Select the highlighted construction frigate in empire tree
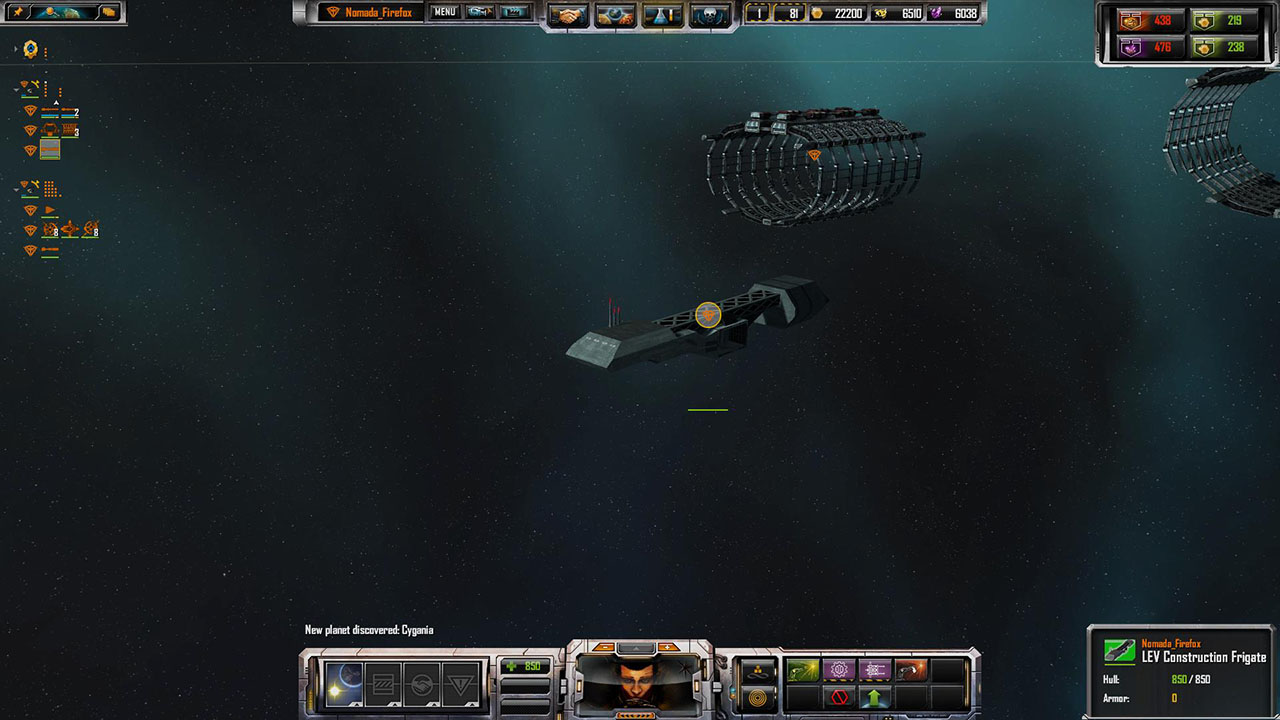This screenshot has width=1280, height=720. click(x=50, y=149)
